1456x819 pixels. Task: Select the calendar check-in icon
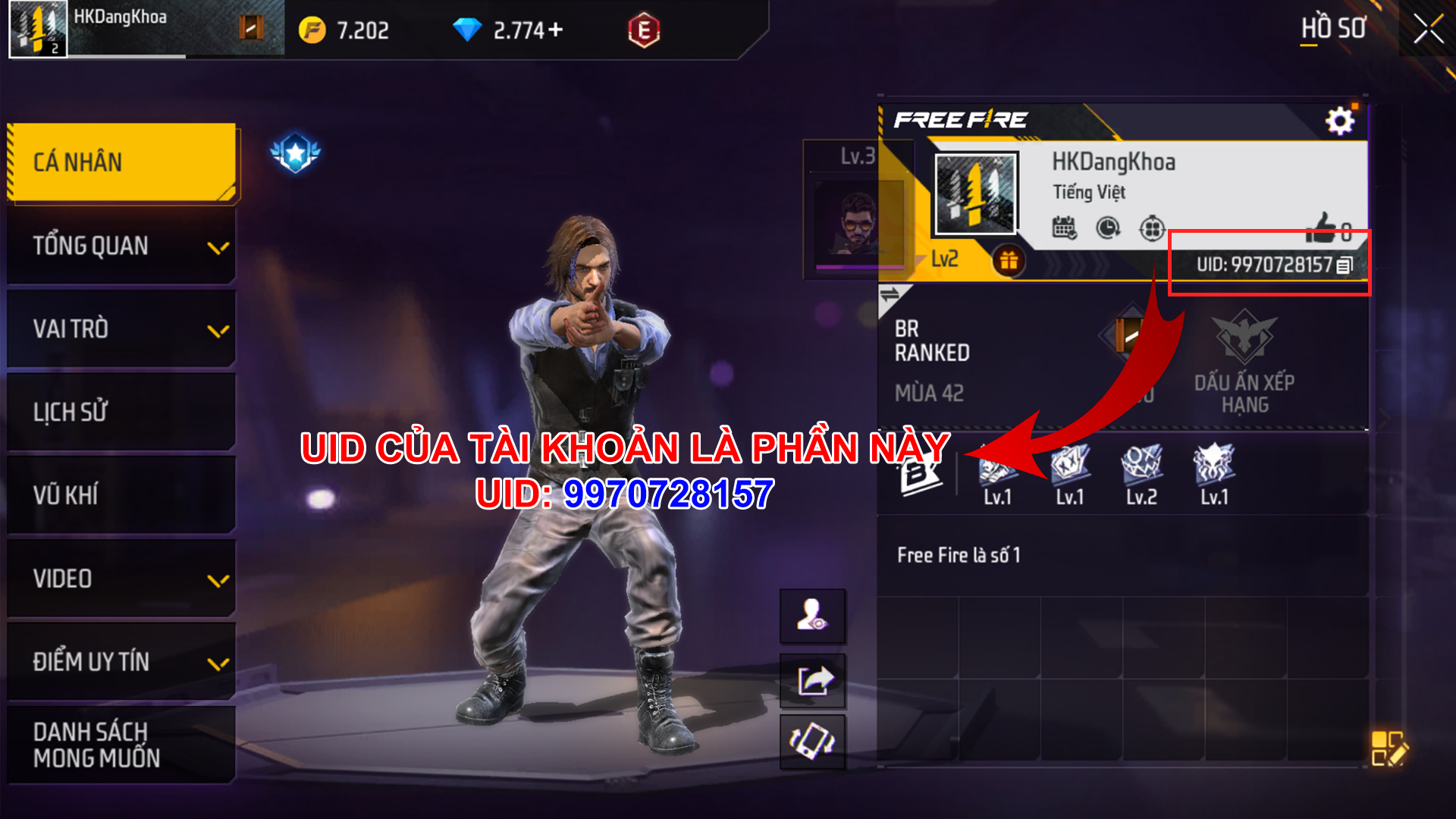(x=1065, y=227)
